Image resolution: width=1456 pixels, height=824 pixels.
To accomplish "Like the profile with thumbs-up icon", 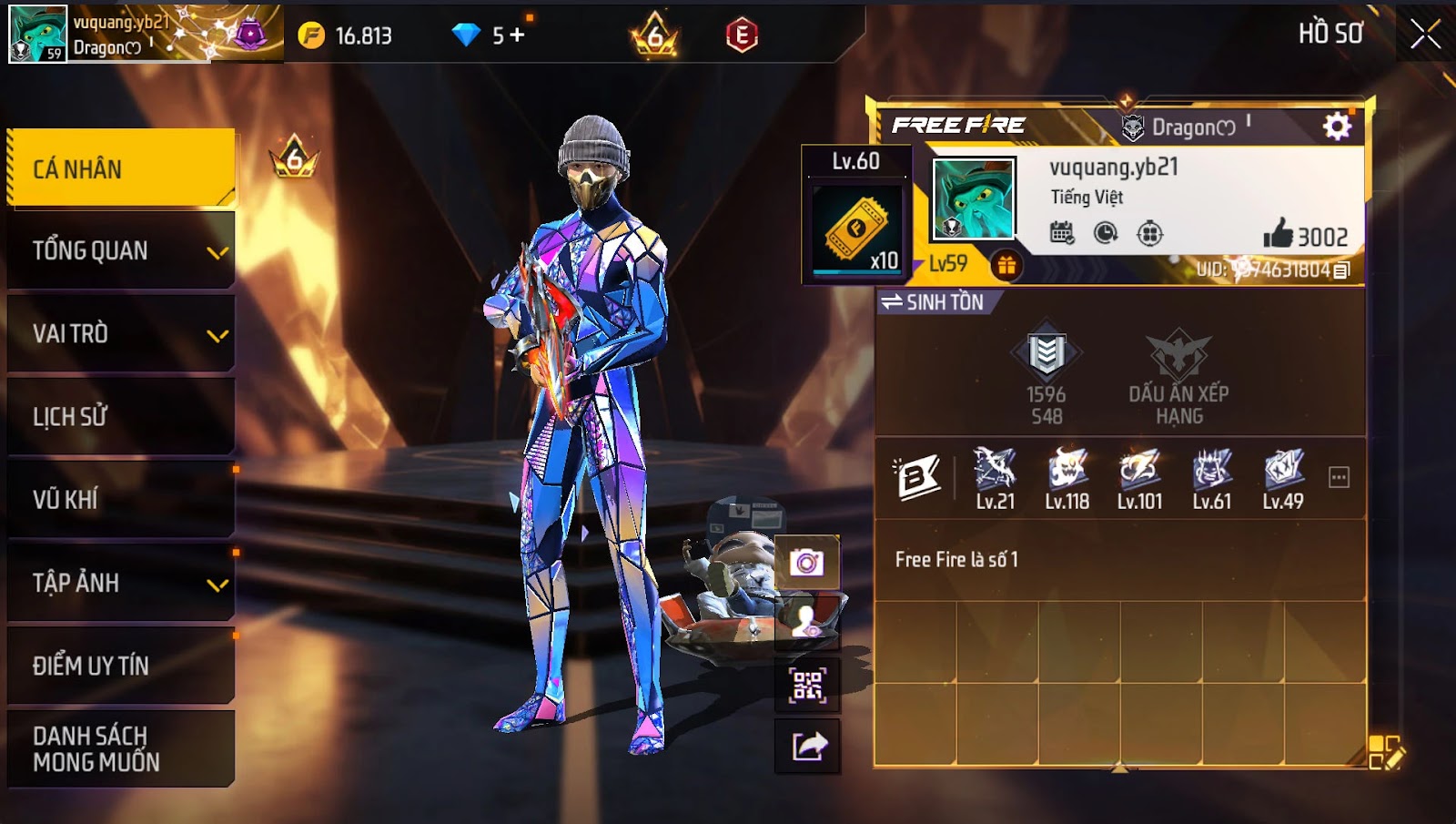I will click(1279, 234).
